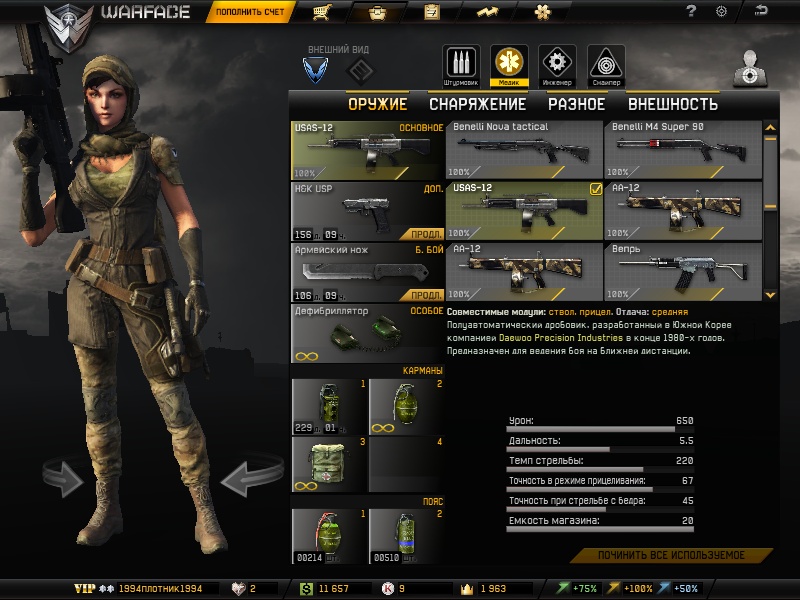Viewport: 800px width, 600px height.
Task: Select the Вепрь shotgun from the list
Action: click(683, 271)
